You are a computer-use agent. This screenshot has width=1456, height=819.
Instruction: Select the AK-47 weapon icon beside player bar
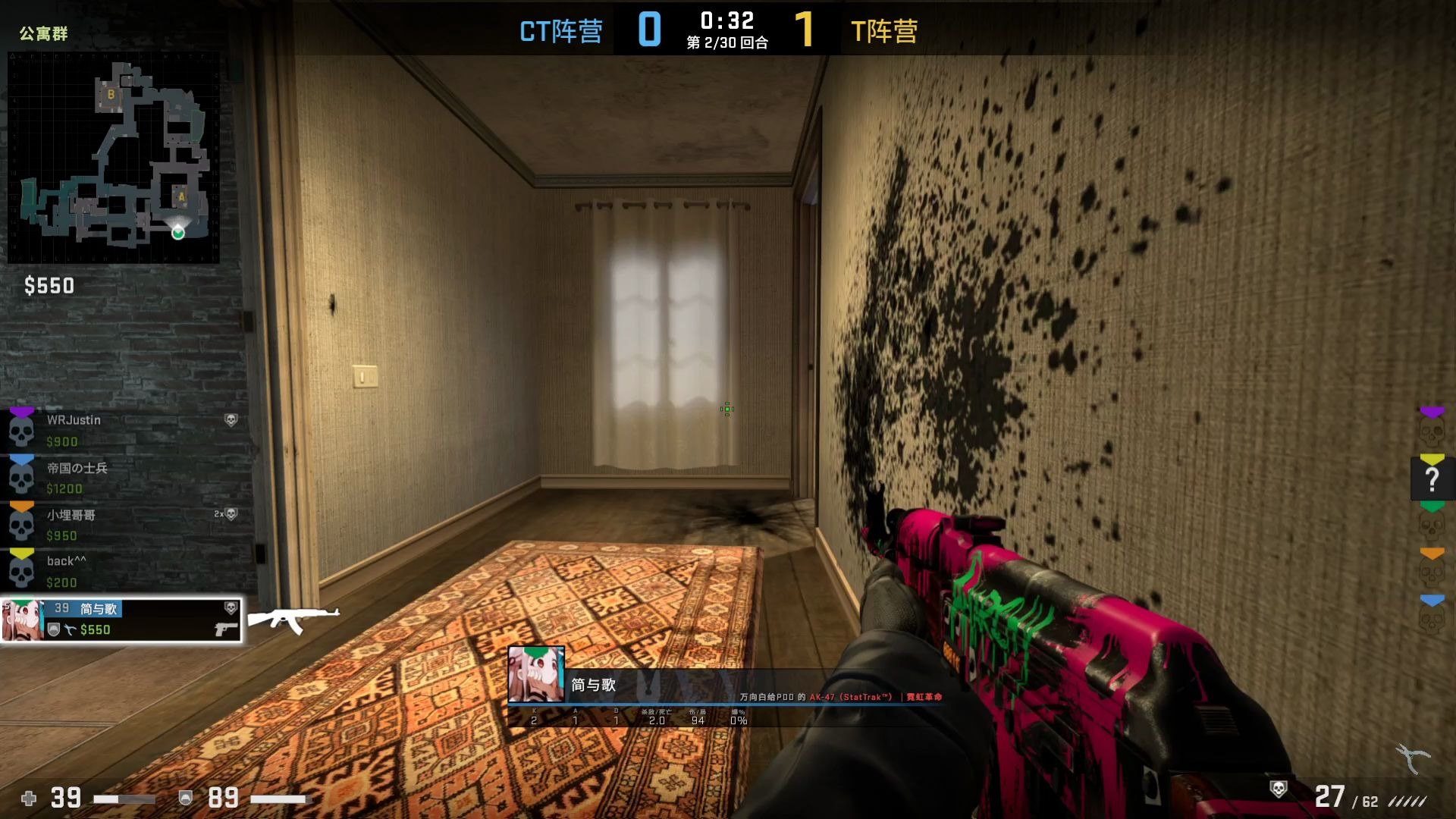pos(293,620)
